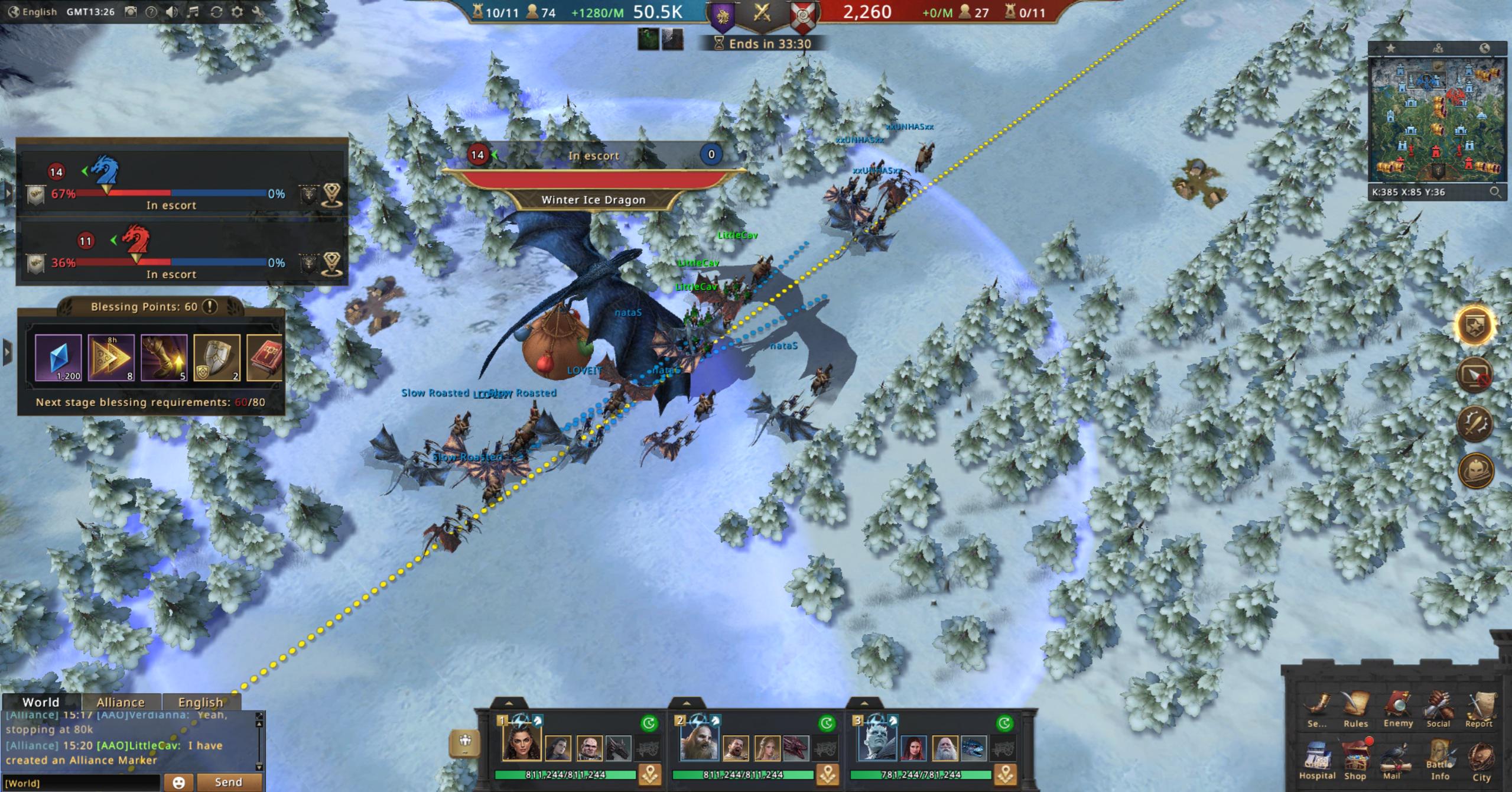Select the blue crystal blessing reward

tap(58, 357)
